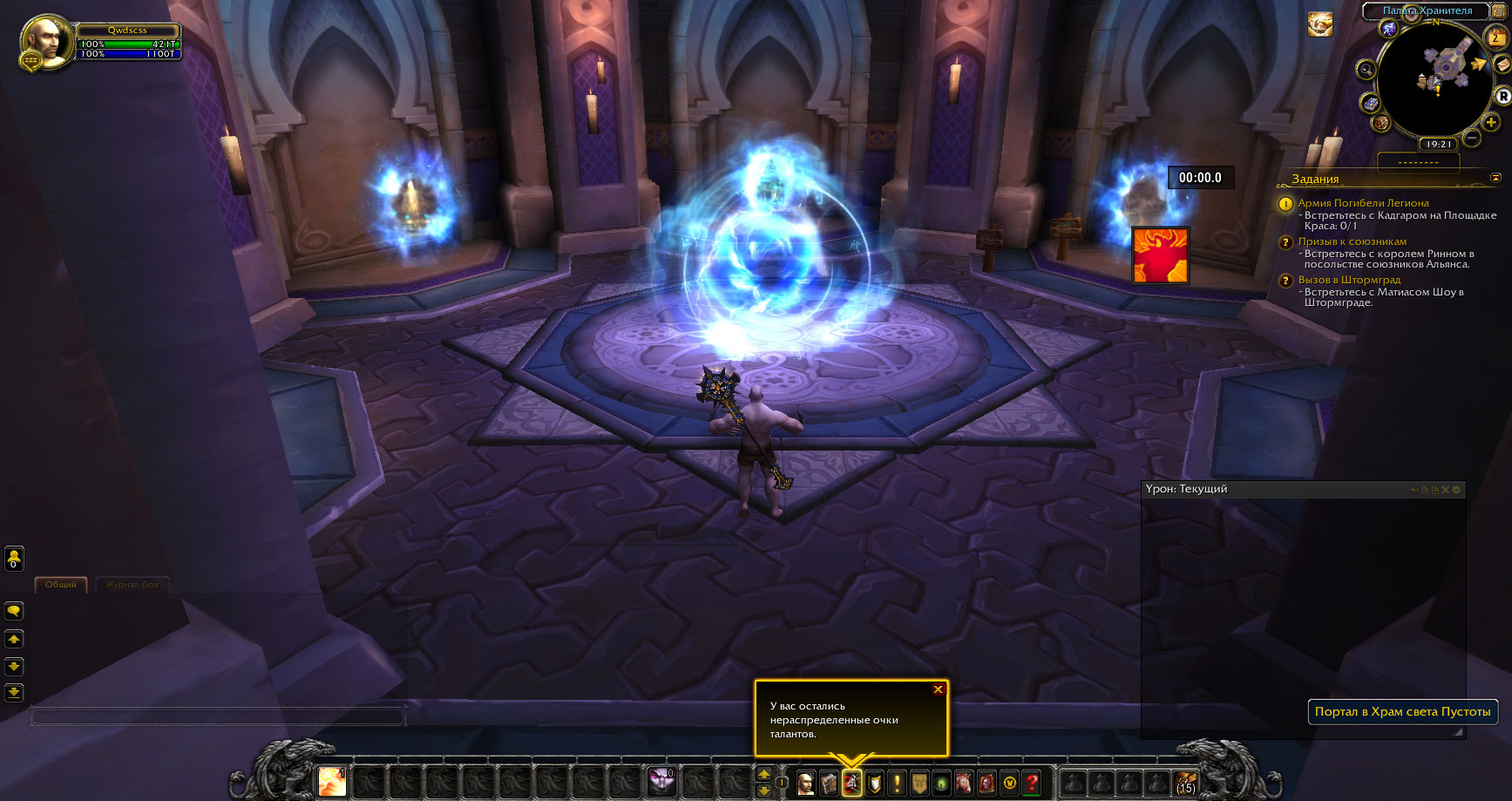Select the Армия Погибели Легиона quest
This screenshot has height=801, width=1512.
tap(1363, 203)
